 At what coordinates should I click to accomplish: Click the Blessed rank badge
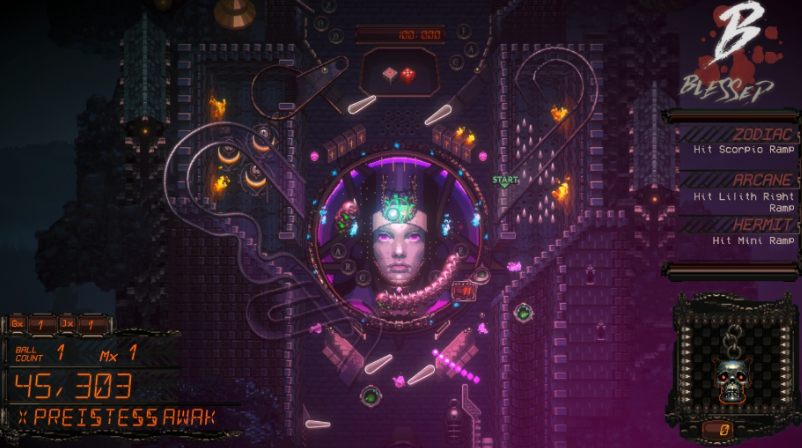coord(735,52)
